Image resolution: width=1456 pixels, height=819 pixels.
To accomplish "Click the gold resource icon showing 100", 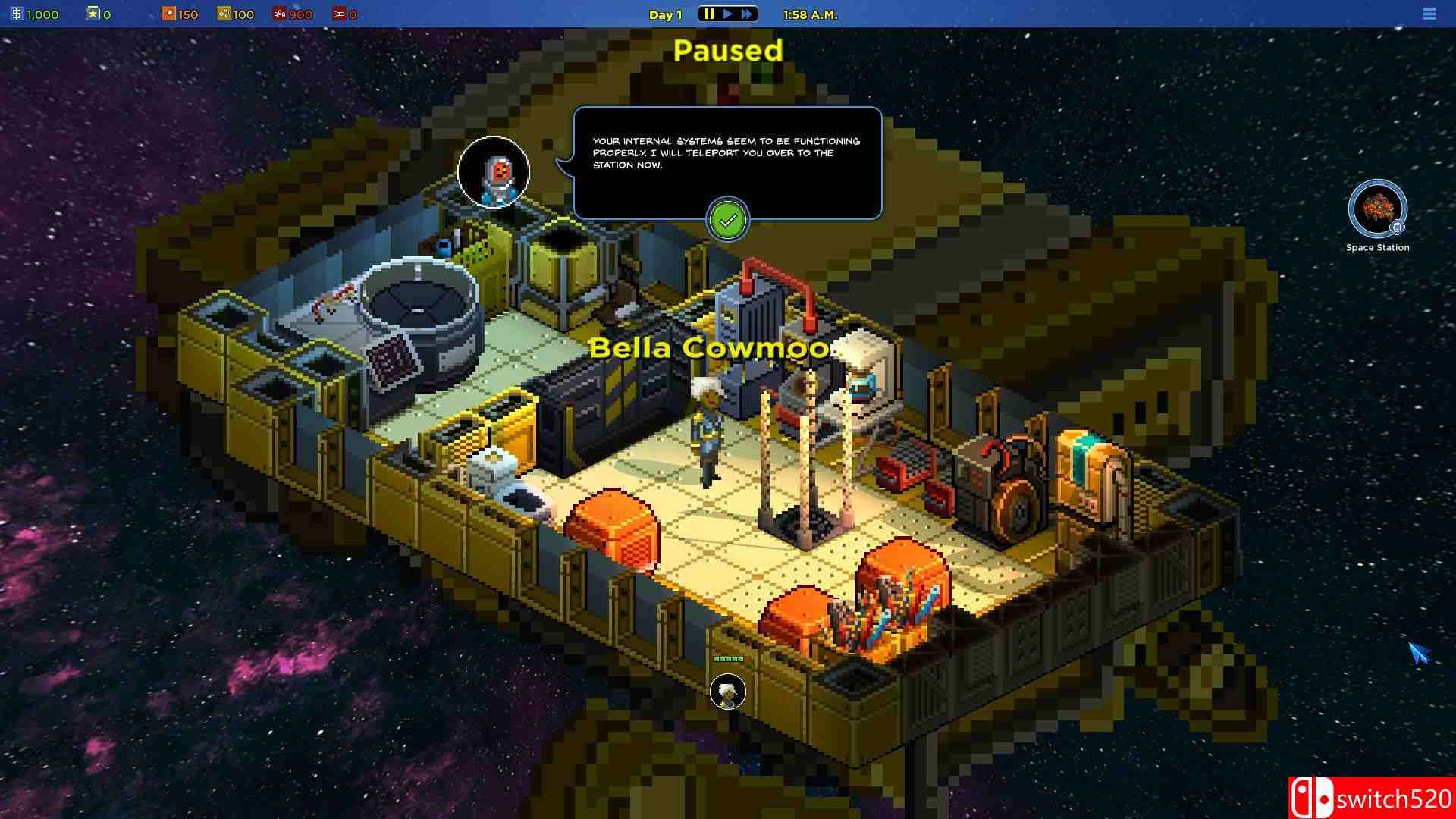I will tap(224, 13).
